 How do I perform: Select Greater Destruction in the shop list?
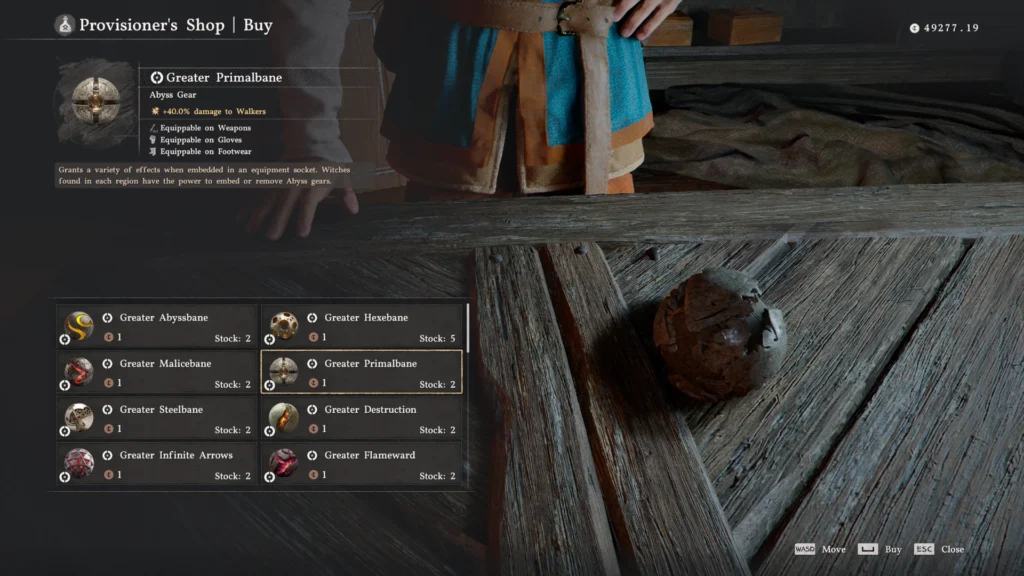click(361, 418)
